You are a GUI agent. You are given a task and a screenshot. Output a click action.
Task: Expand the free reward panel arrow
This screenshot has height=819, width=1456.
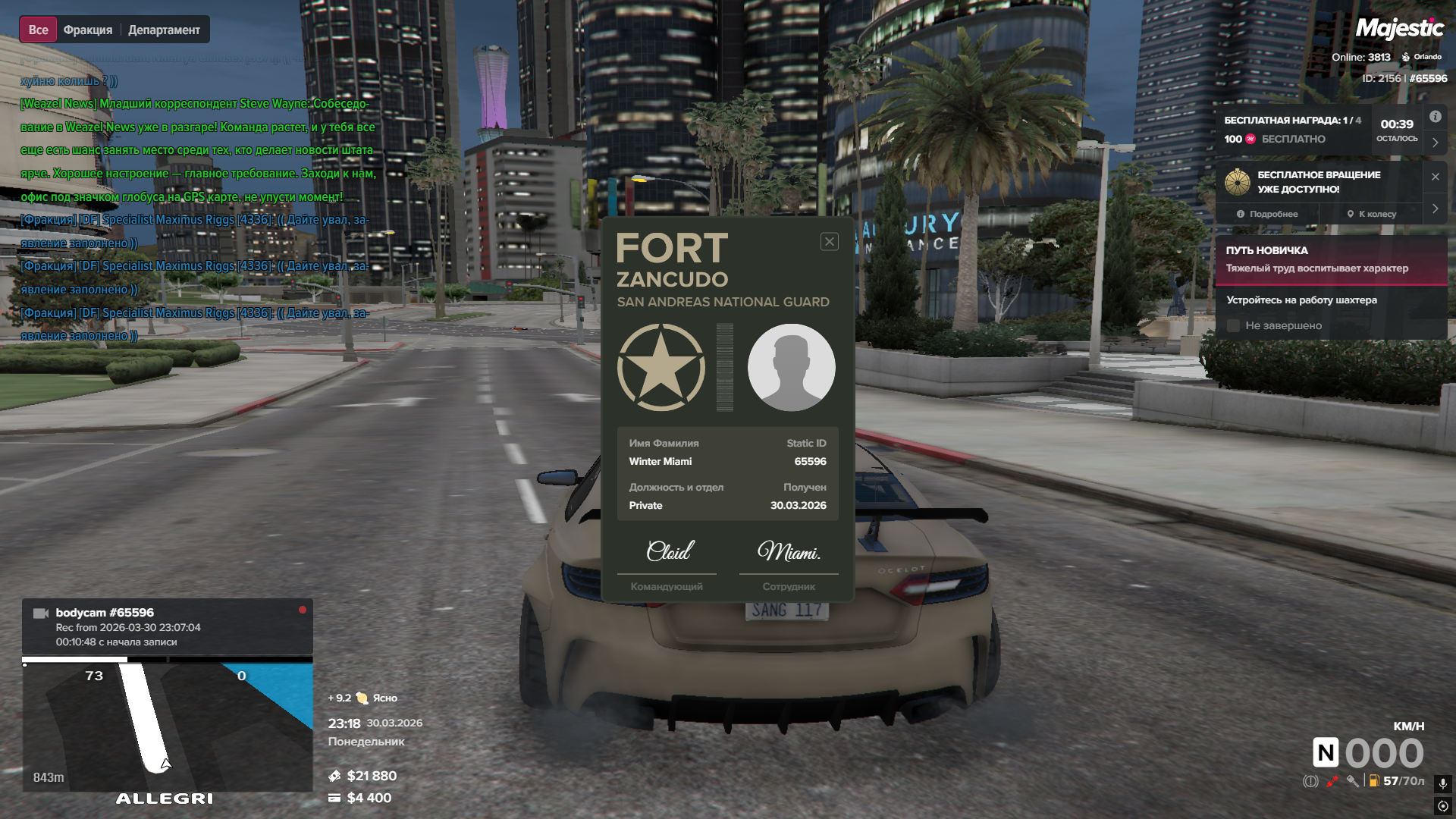click(x=1435, y=143)
